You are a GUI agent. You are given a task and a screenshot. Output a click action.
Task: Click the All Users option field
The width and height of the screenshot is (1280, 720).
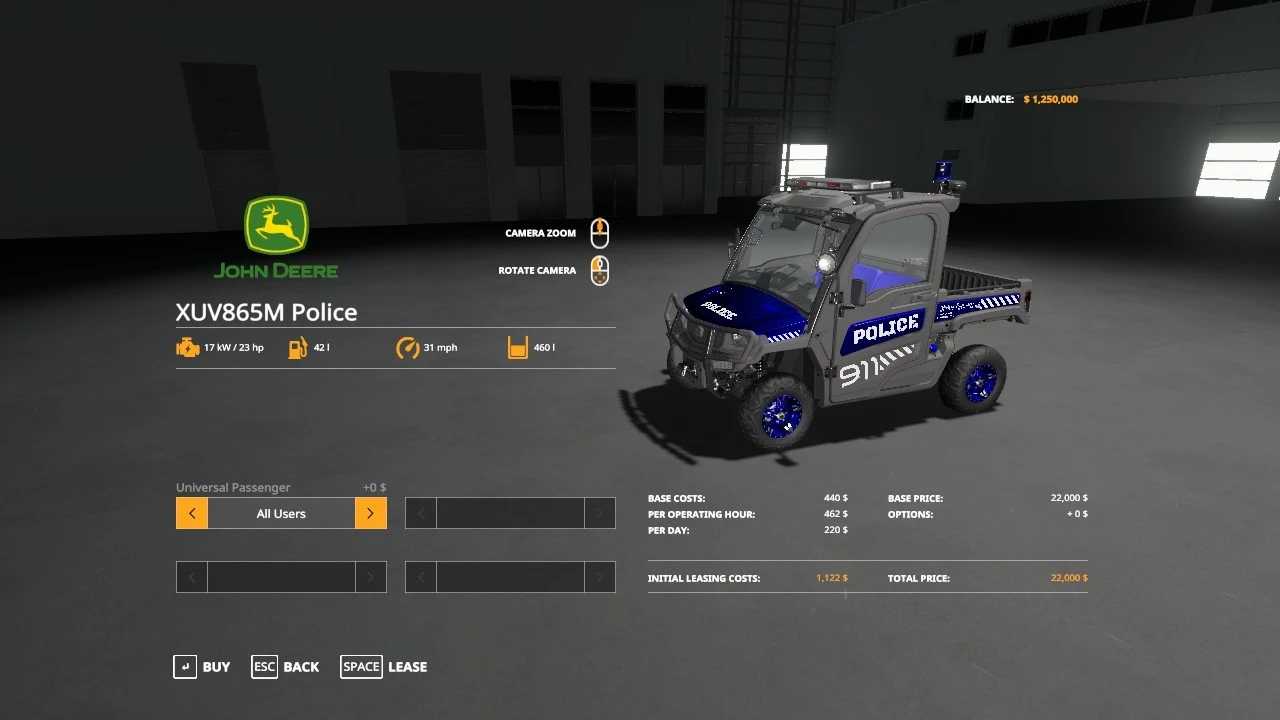point(281,514)
